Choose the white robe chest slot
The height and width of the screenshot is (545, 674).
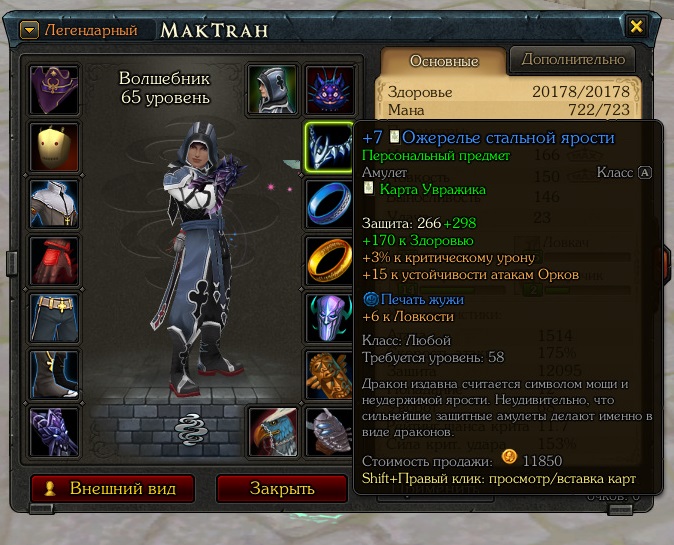click(55, 205)
